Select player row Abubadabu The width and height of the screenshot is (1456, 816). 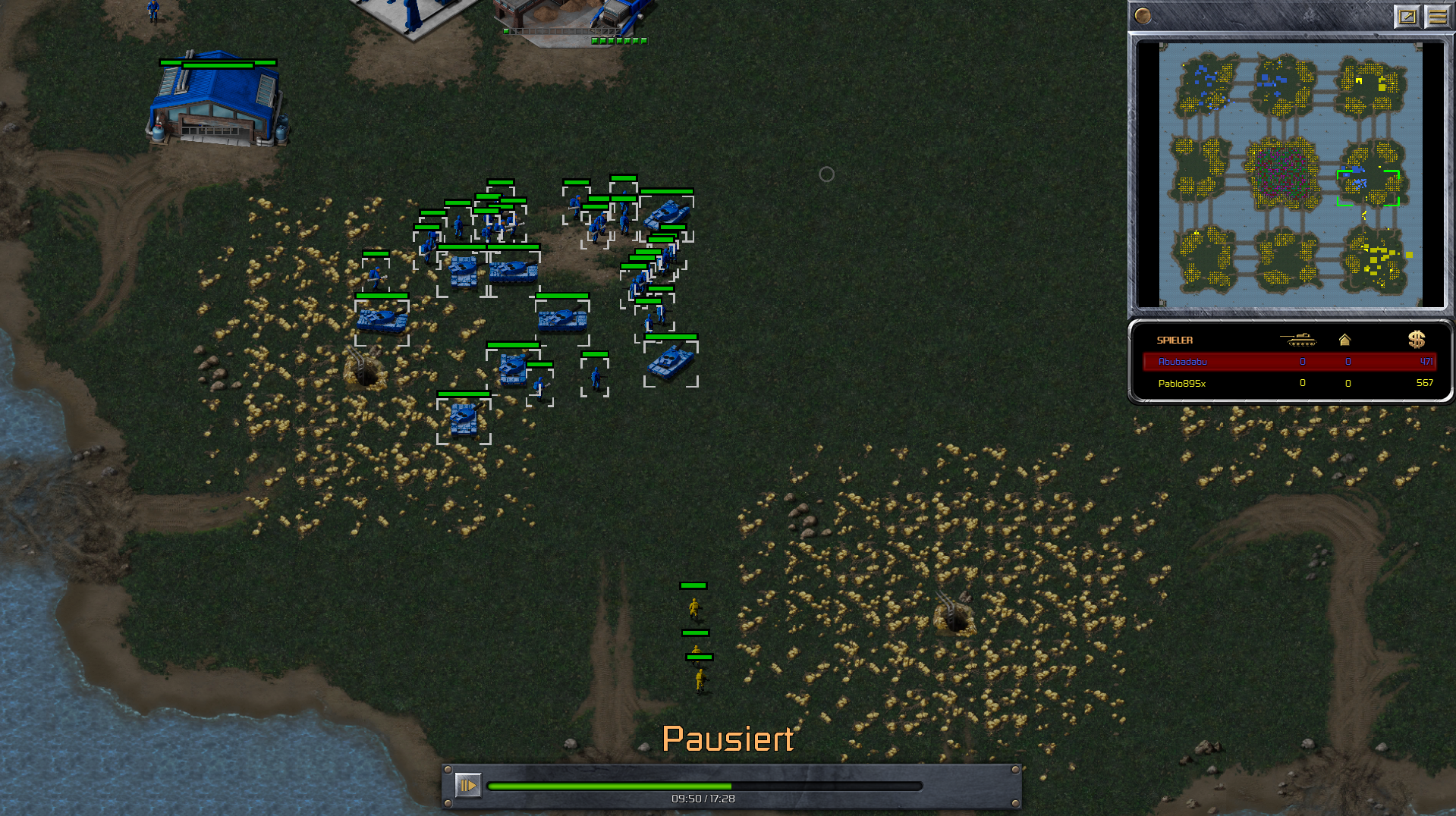[x=1288, y=362]
